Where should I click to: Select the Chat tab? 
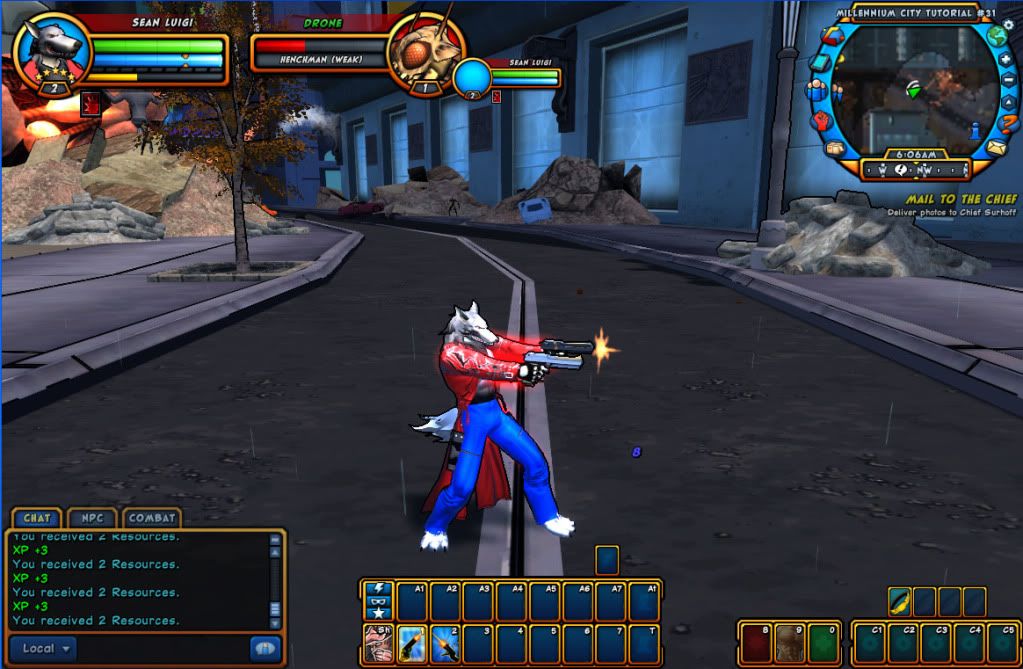(36, 519)
